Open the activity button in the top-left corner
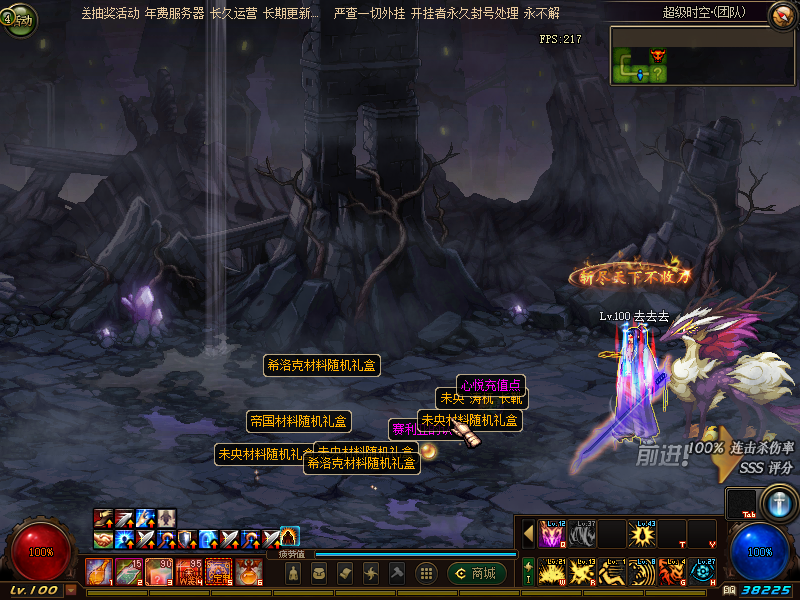The image size is (800, 600). click(x=18, y=20)
